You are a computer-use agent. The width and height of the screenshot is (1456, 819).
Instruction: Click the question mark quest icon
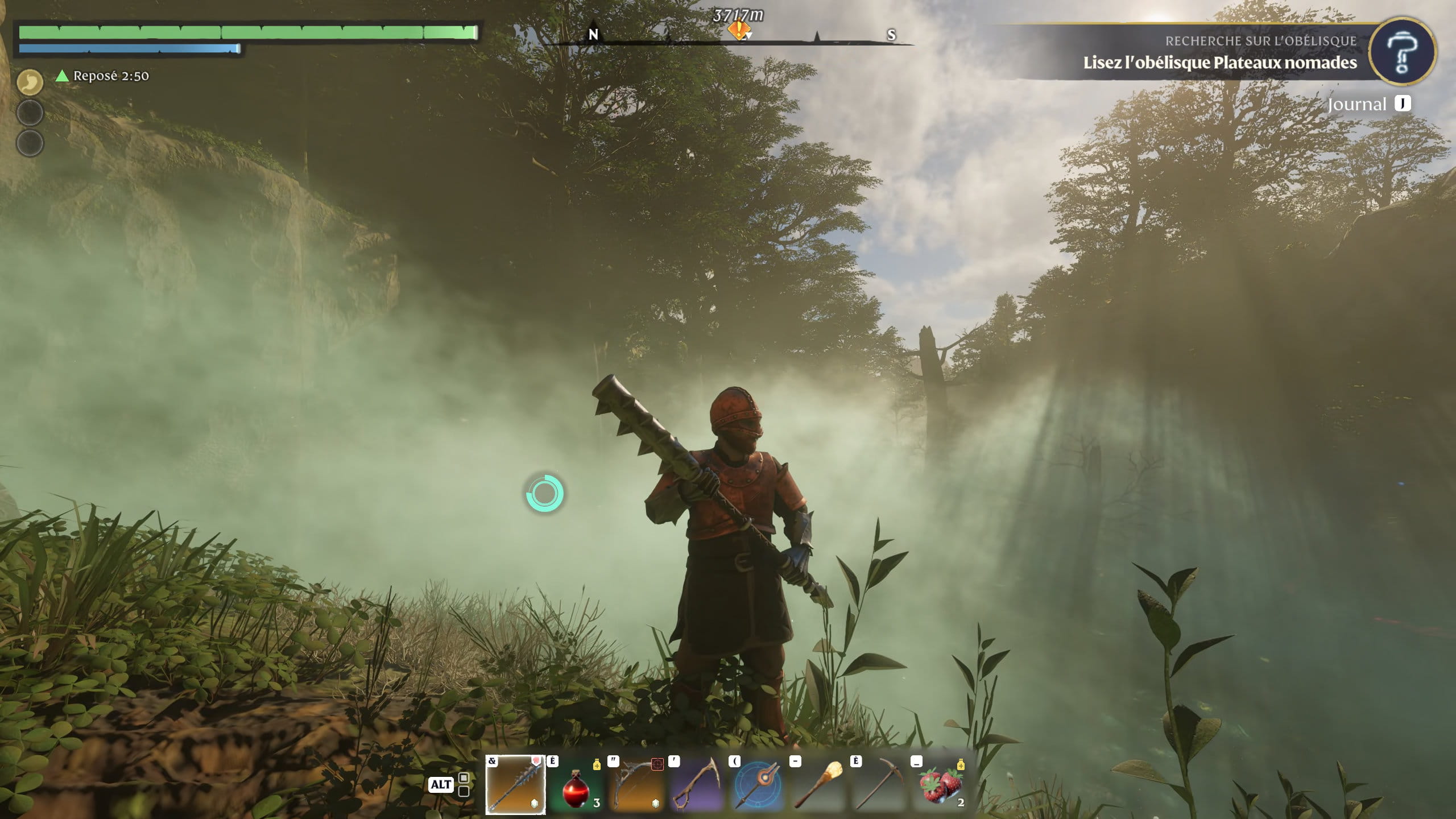1402,52
